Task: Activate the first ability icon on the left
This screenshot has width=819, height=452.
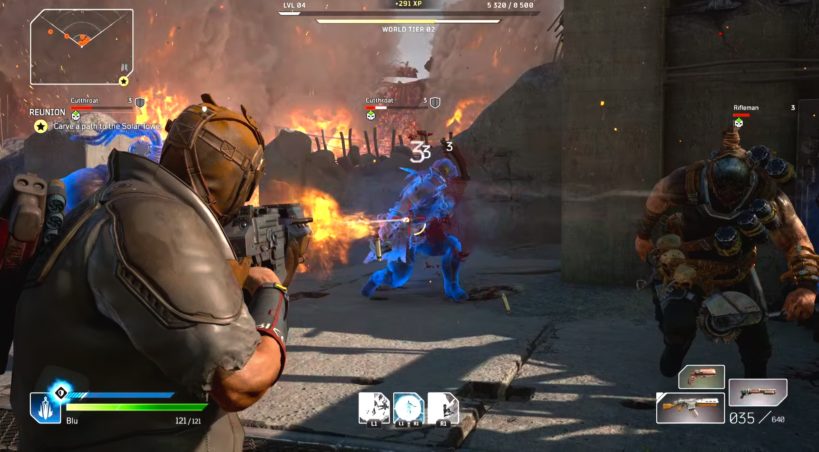Action: click(x=374, y=407)
